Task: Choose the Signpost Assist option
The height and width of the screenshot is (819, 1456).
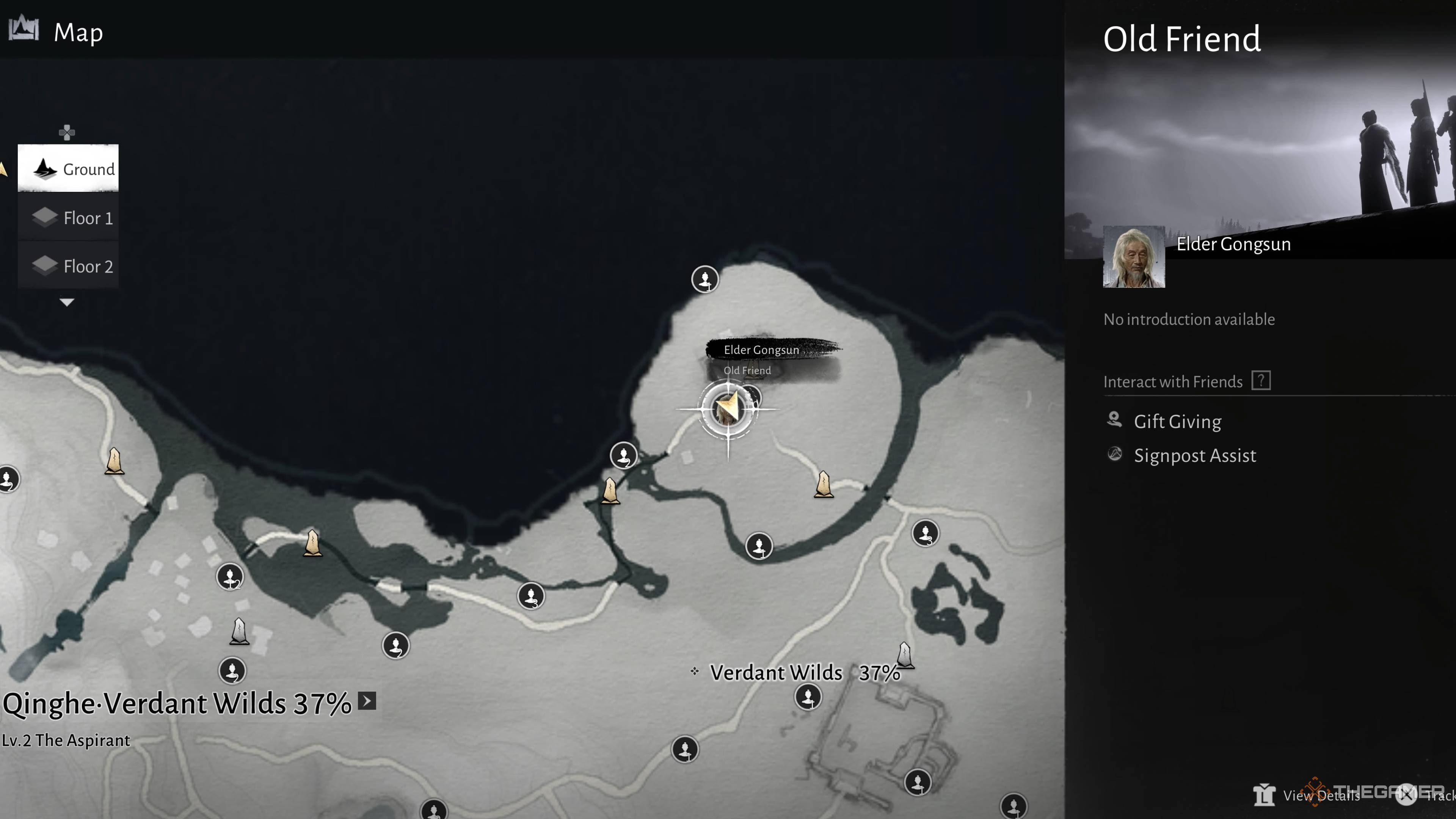Action: point(1194,455)
